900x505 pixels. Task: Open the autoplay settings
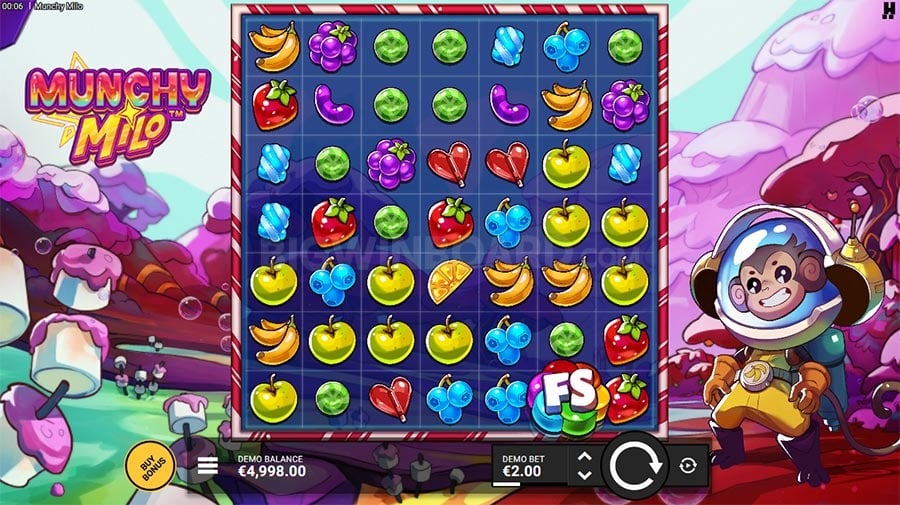(x=689, y=465)
